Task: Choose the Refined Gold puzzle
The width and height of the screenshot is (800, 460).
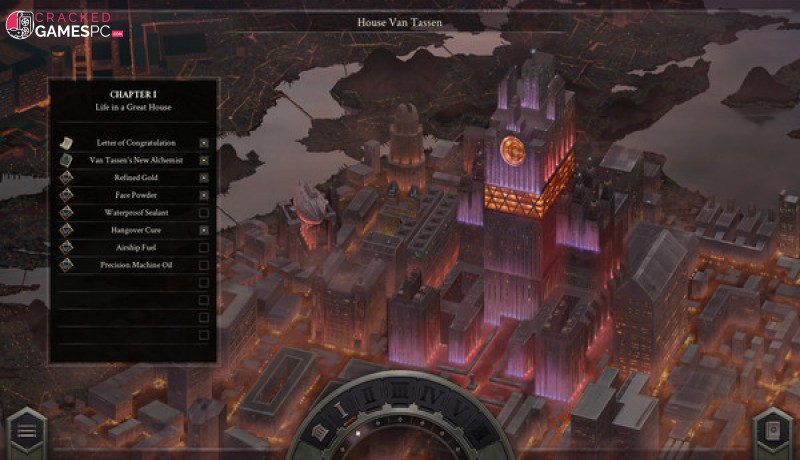Action: point(135,177)
